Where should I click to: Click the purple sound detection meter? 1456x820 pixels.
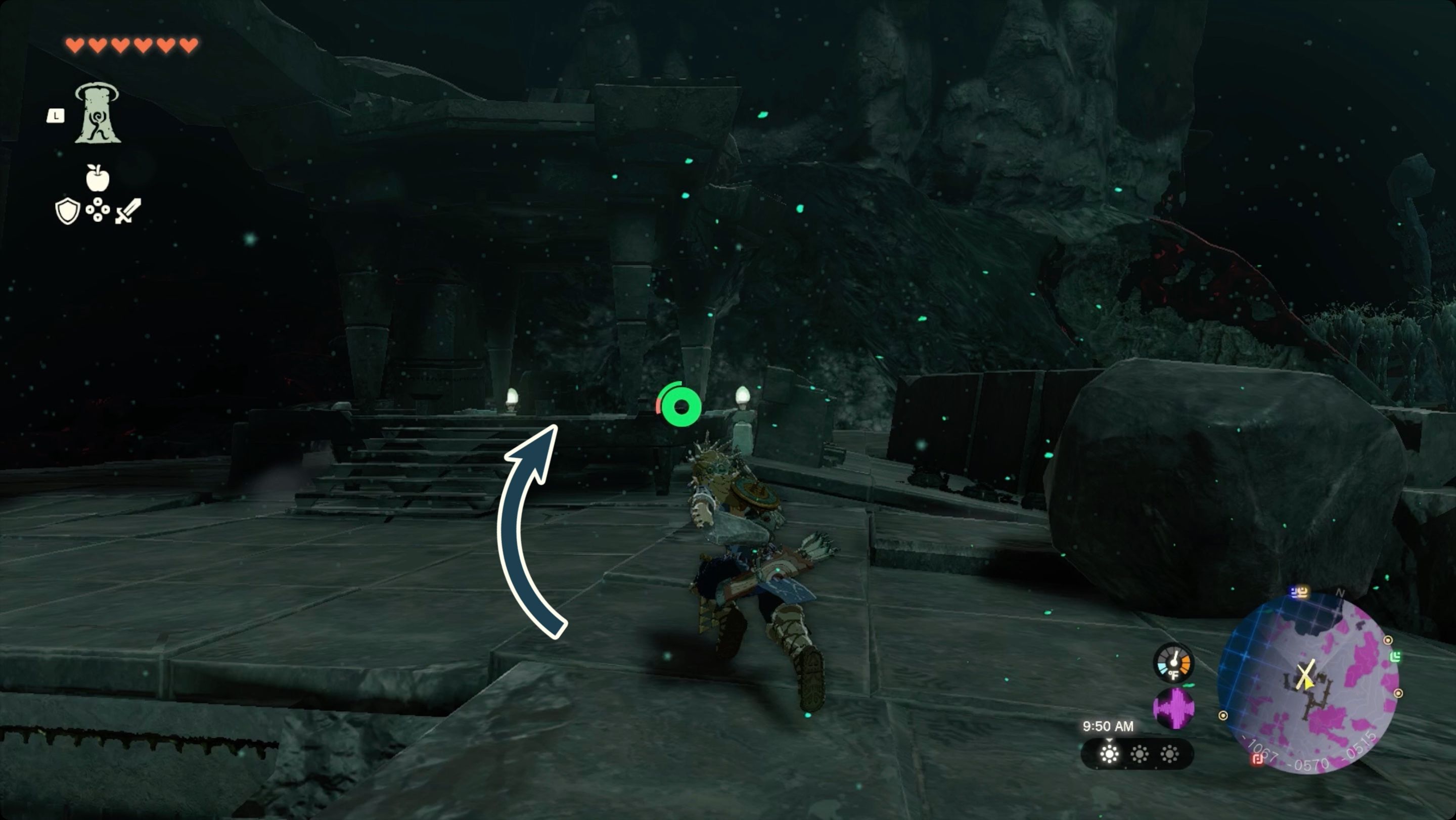pos(1174,709)
